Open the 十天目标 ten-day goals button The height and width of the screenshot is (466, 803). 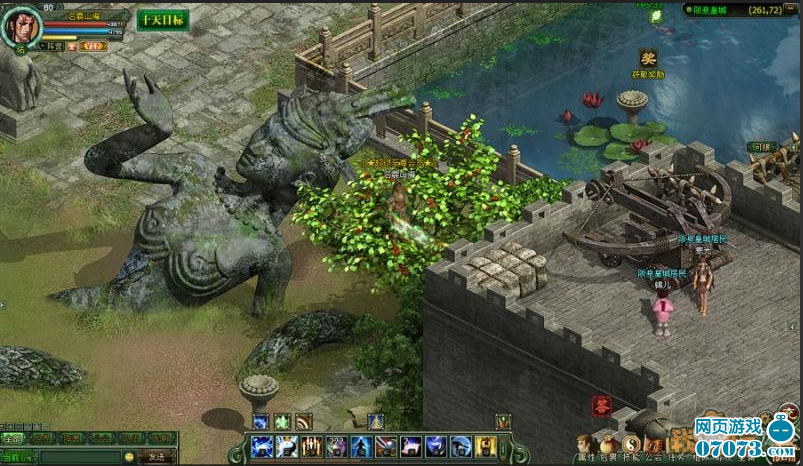click(162, 20)
